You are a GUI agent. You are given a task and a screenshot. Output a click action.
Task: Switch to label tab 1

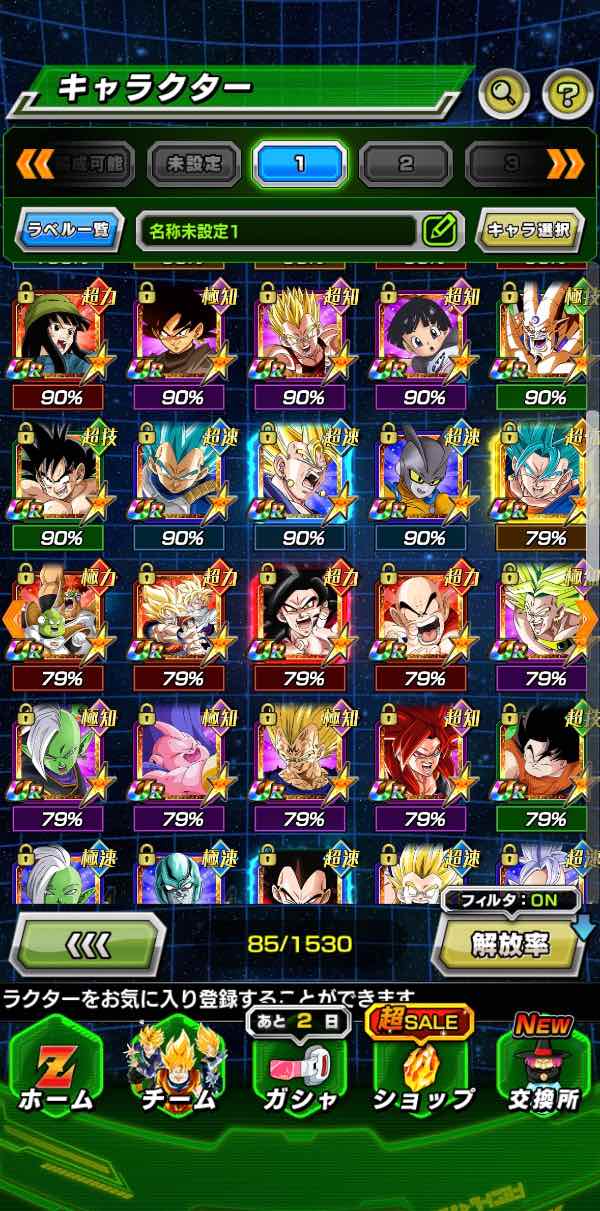pos(300,164)
